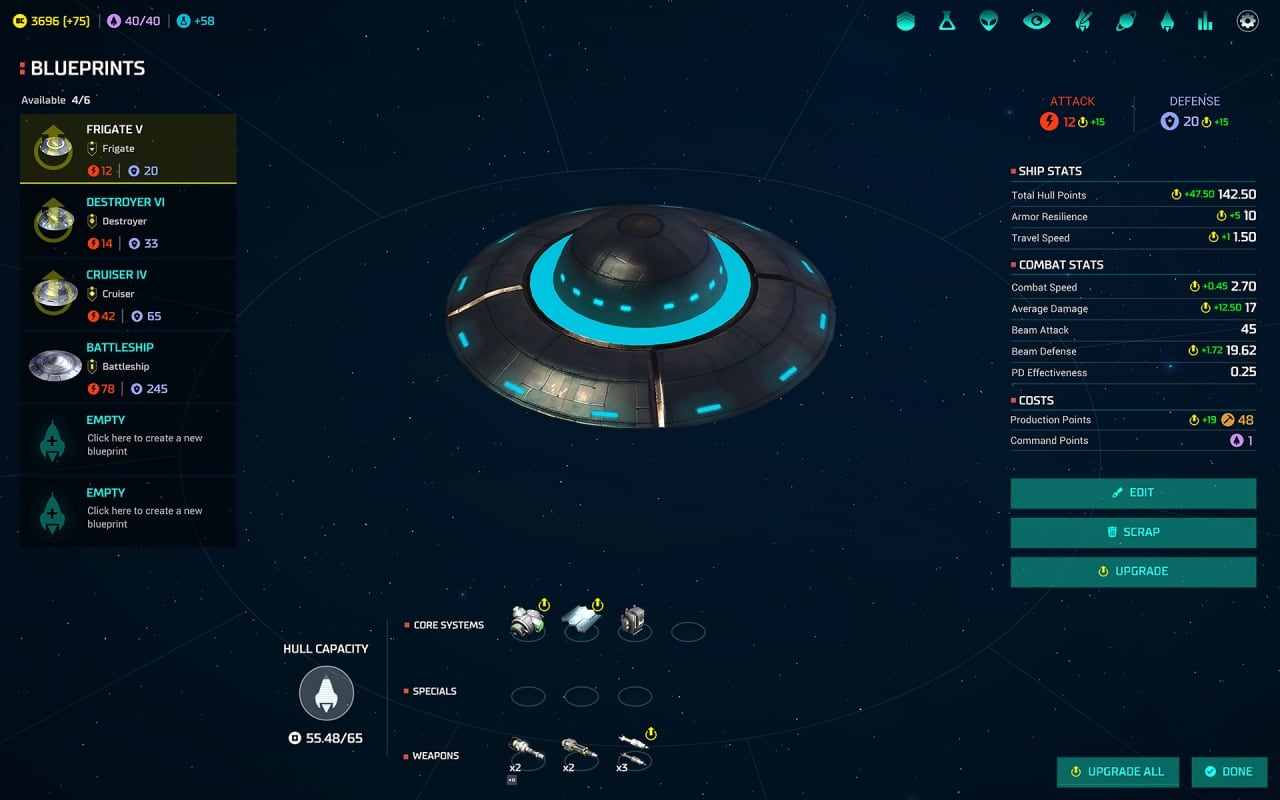1280x800 pixels.
Task: Scrap the selected blueprint
Action: coord(1133,532)
